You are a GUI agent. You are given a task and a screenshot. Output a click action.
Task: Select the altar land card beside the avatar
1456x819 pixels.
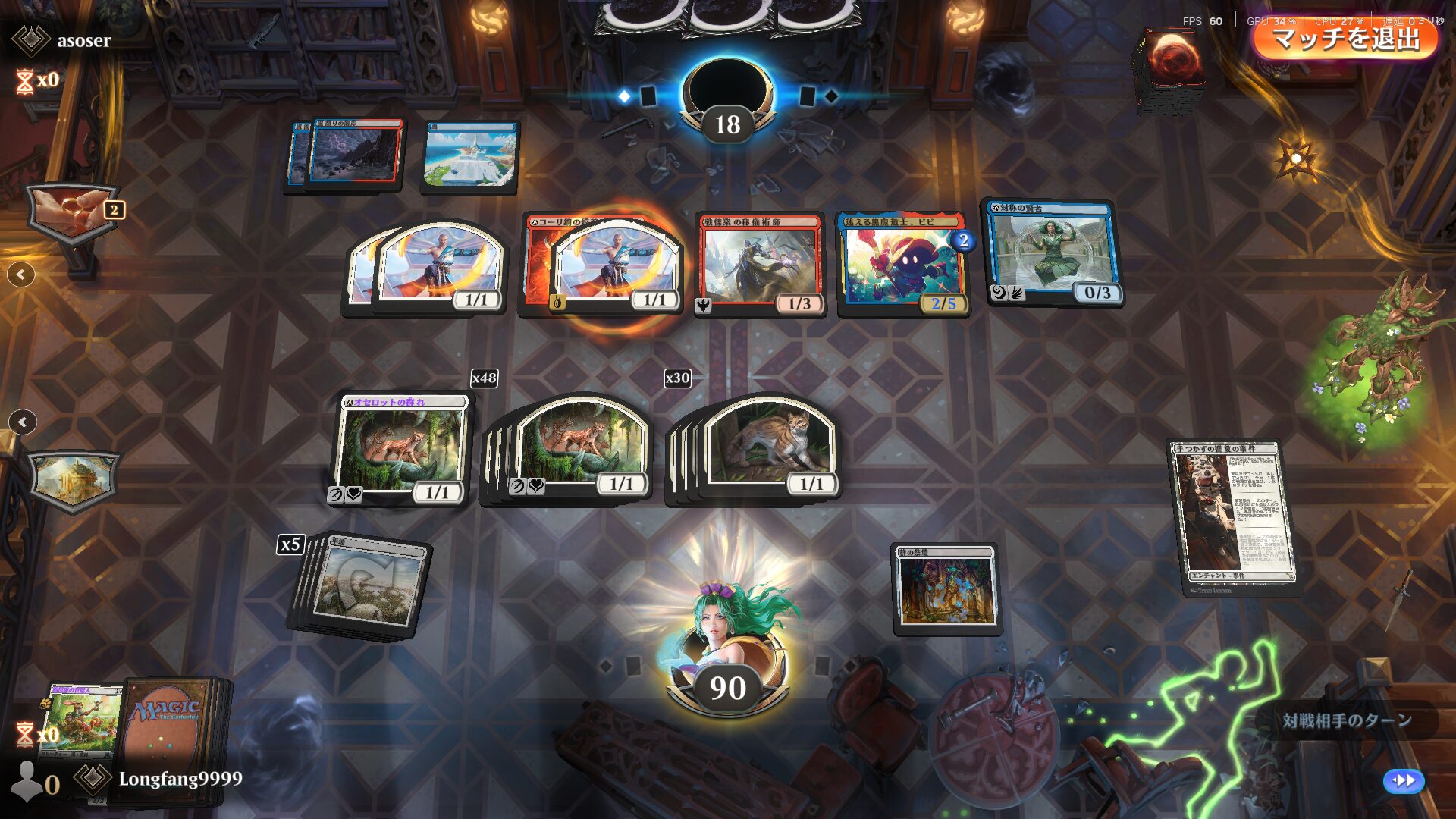click(946, 588)
